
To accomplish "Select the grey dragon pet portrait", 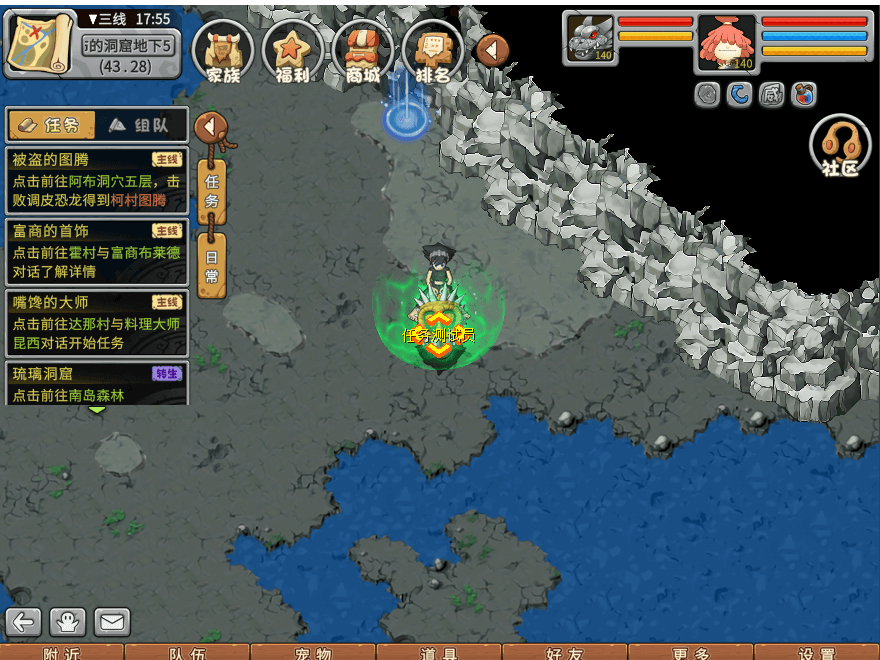I will point(590,40).
